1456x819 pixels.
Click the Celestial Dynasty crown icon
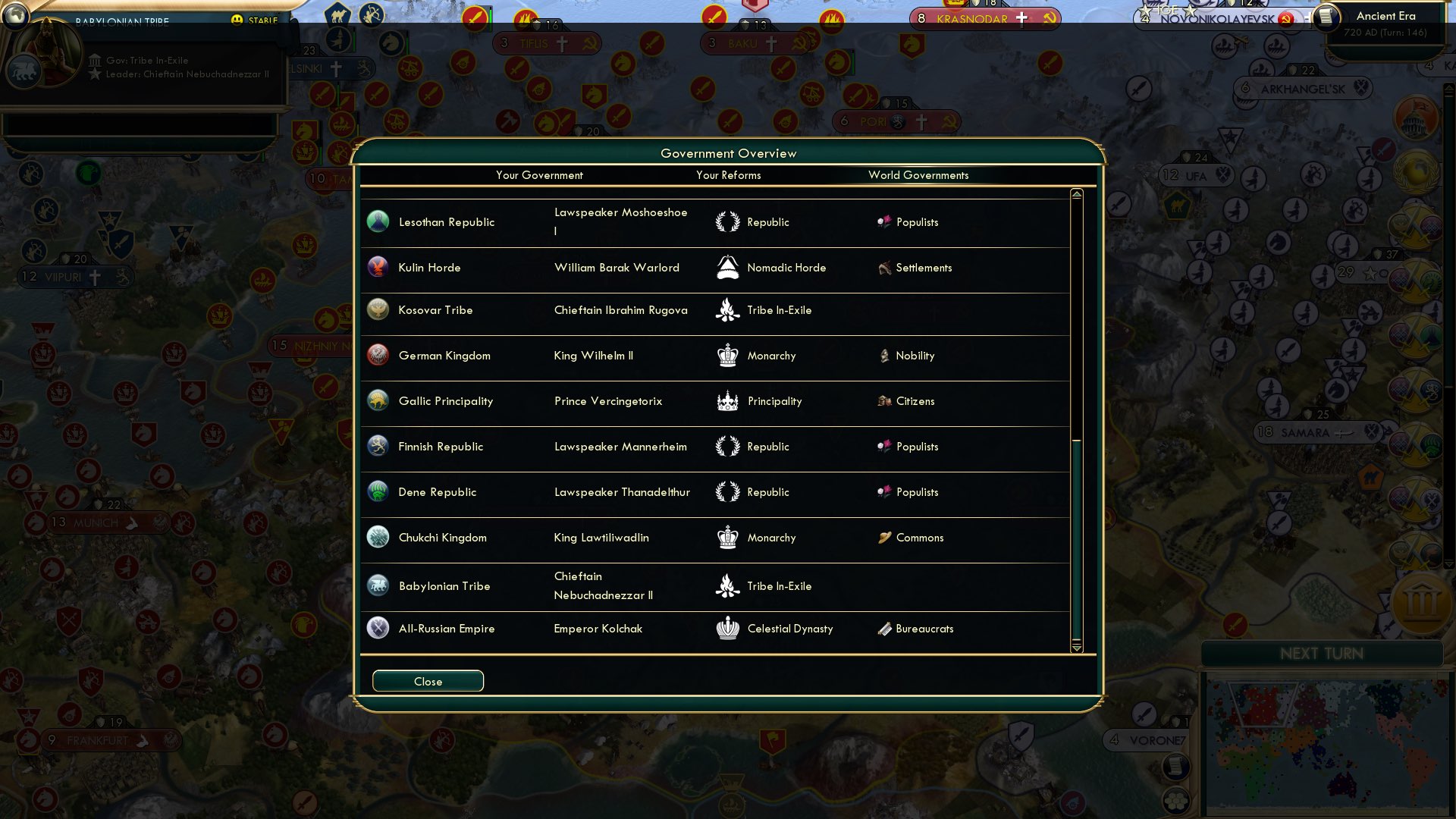coord(727,628)
